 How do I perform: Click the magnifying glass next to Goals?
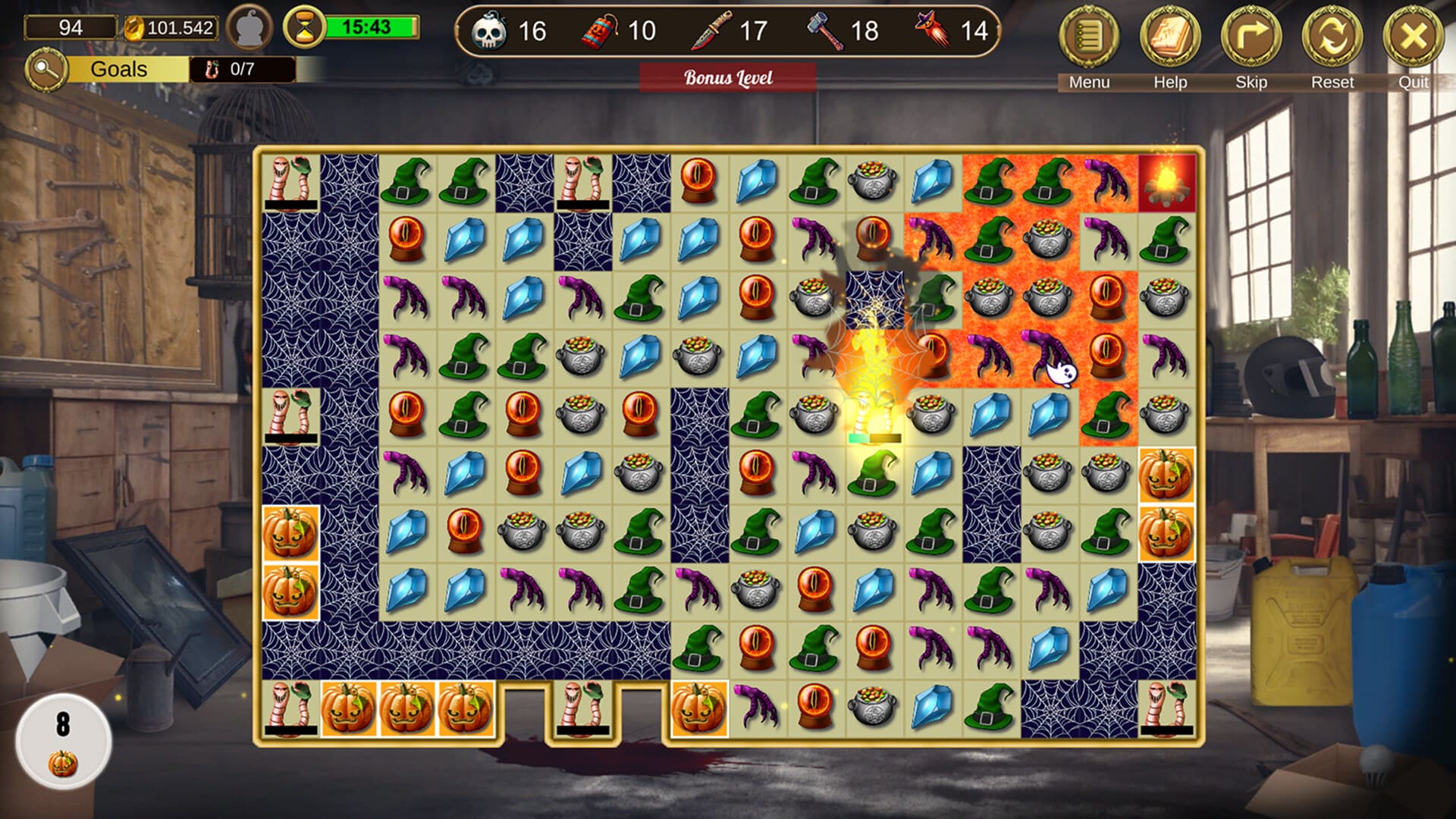click(x=47, y=70)
